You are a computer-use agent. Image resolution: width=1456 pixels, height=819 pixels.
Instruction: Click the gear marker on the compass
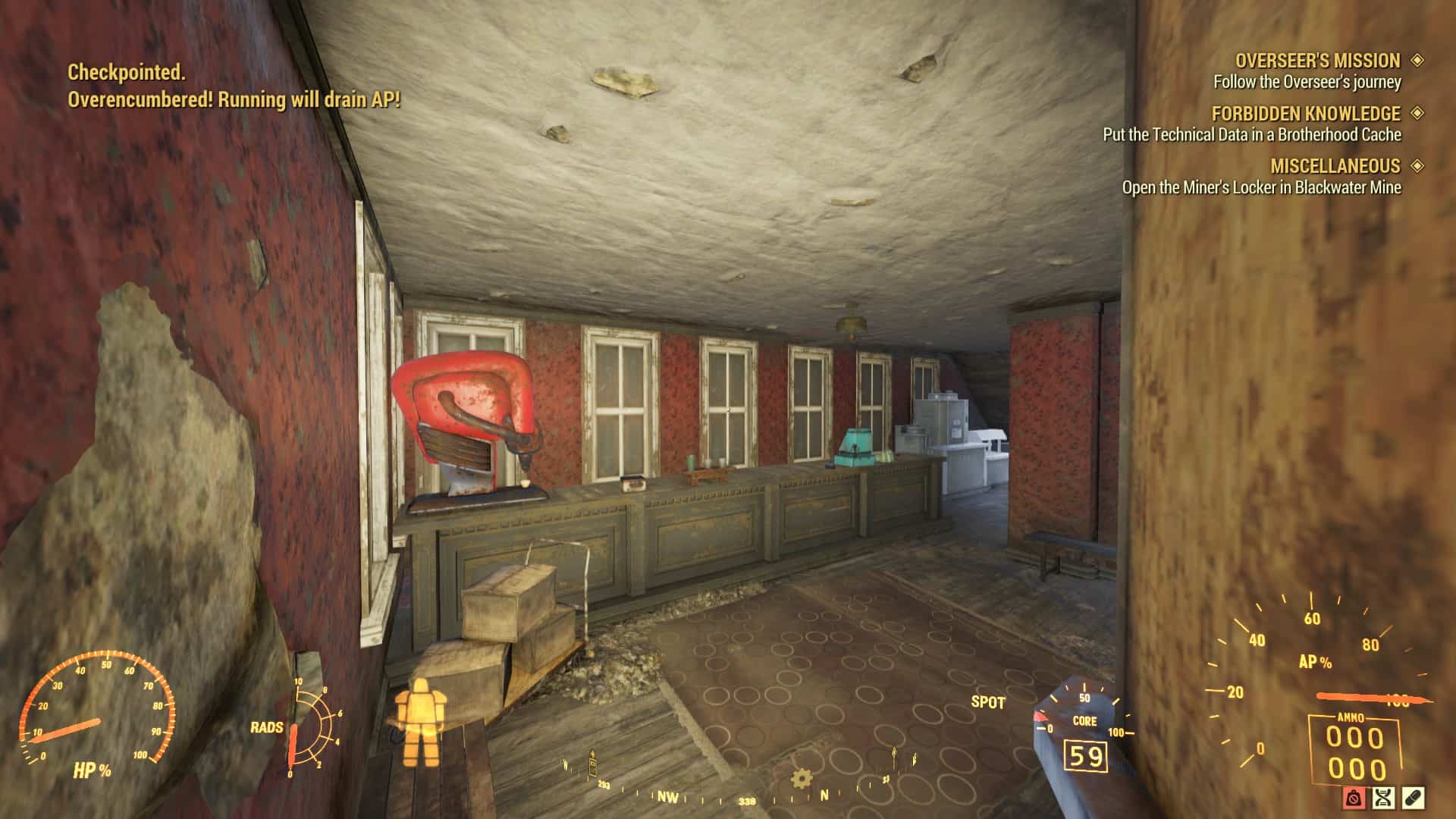point(800,777)
